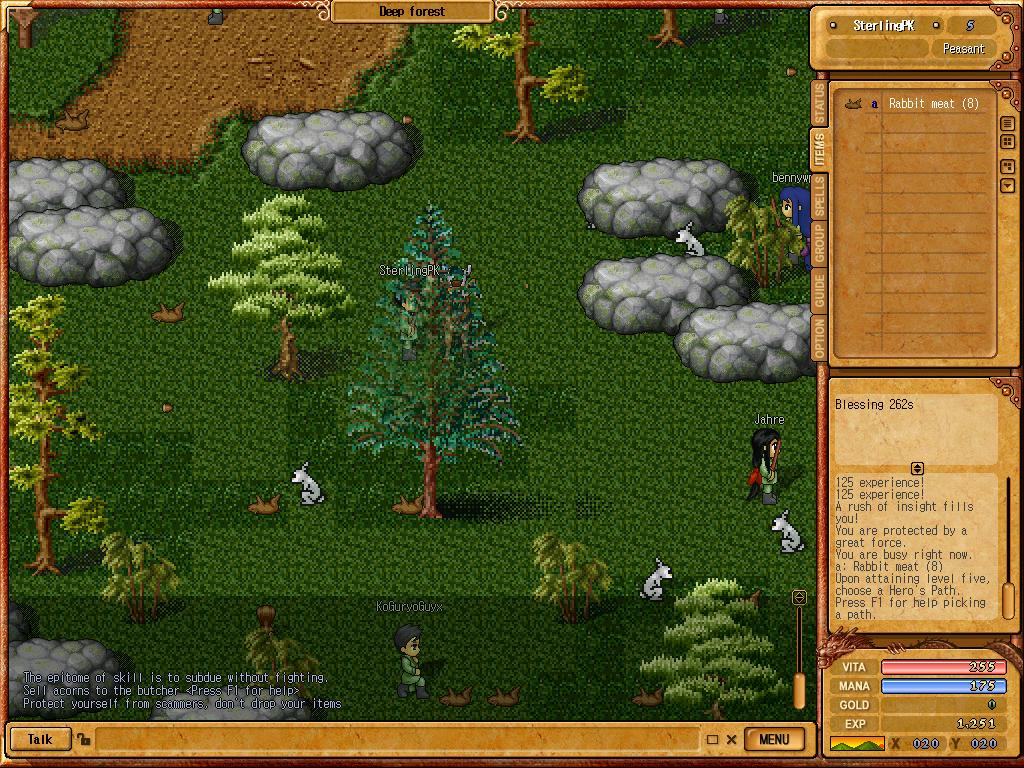Switch to the OPTION tab
The height and width of the screenshot is (768, 1024).
coord(820,339)
